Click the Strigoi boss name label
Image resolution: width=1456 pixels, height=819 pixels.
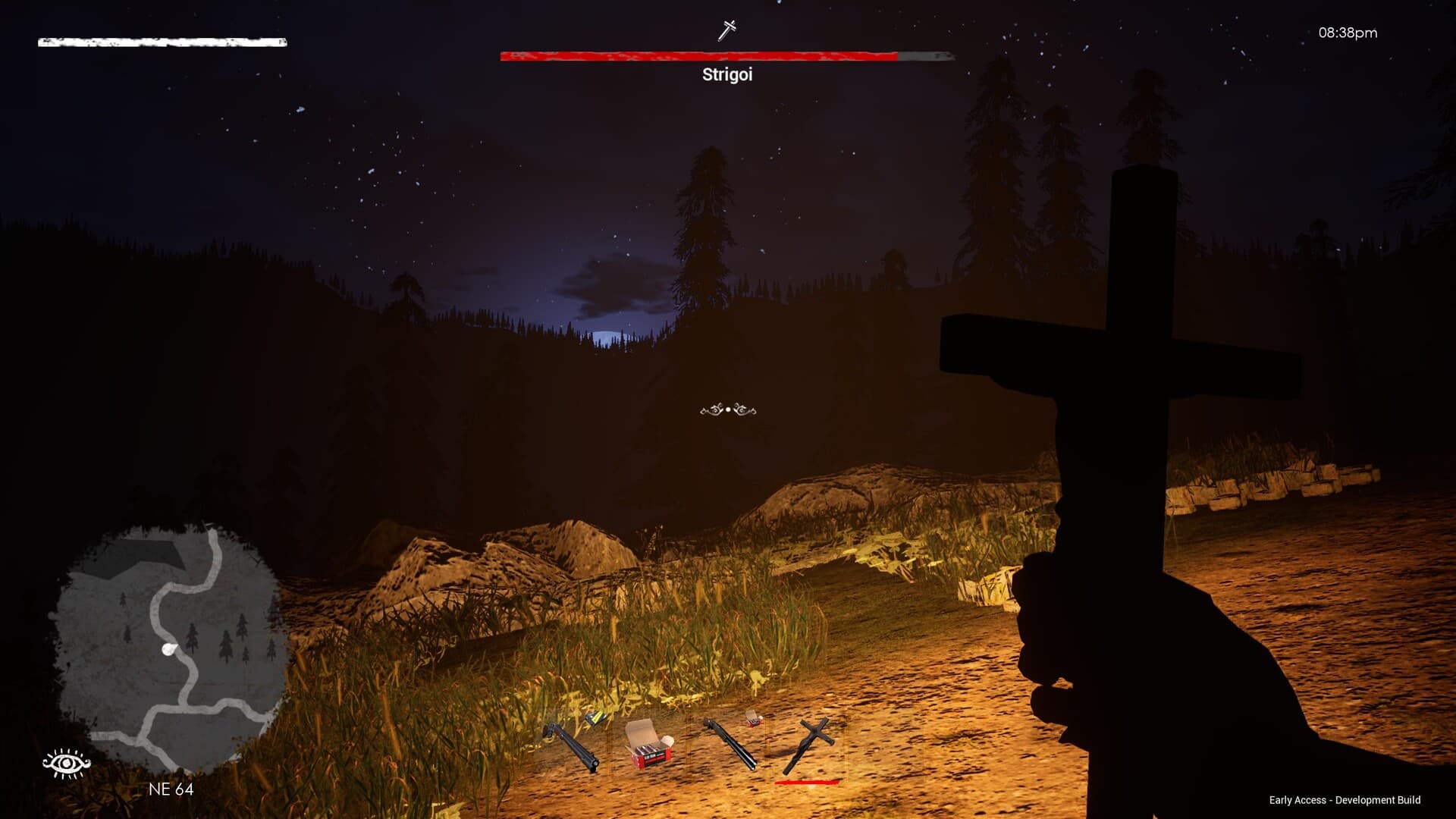pyautogui.click(x=726, y=76)
